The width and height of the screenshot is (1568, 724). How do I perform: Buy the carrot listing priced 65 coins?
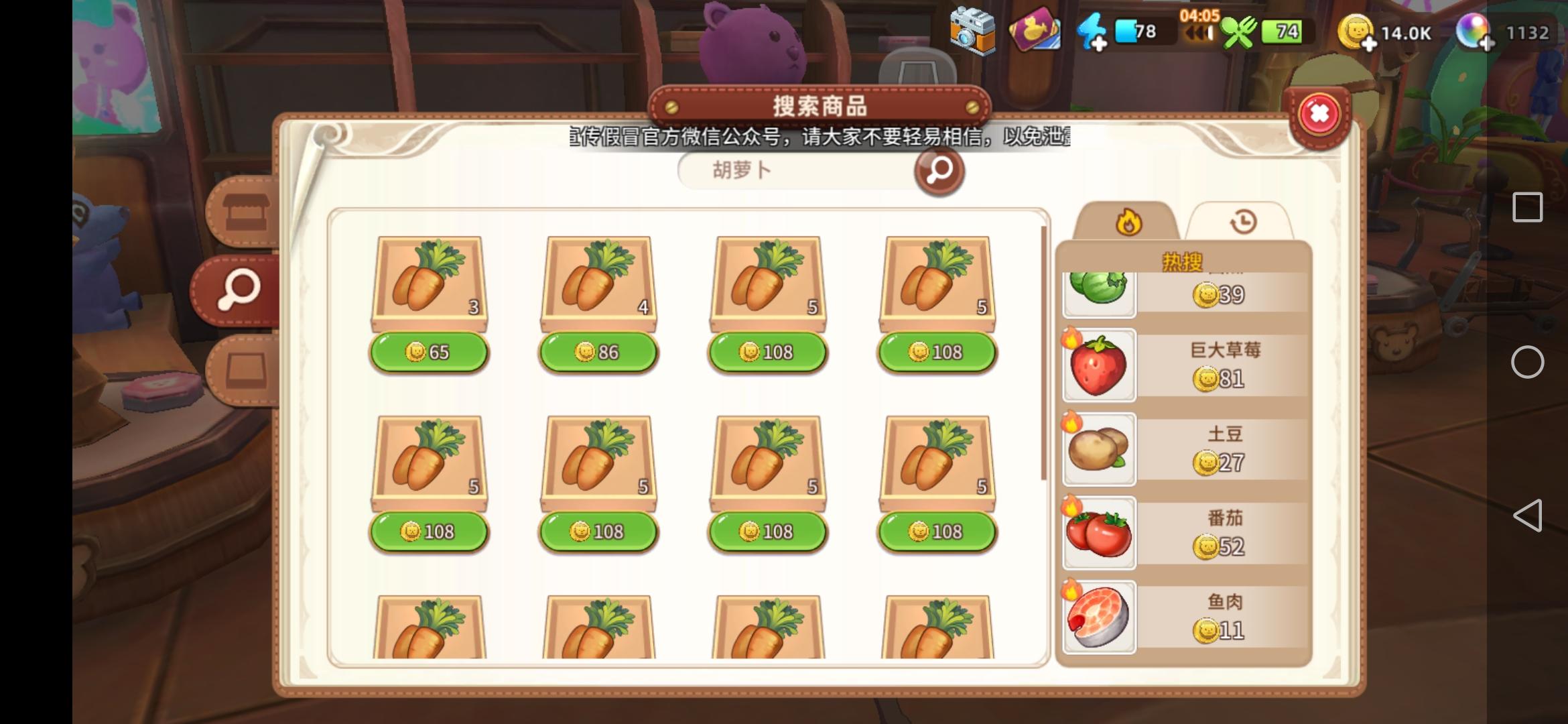coord(429,352)
